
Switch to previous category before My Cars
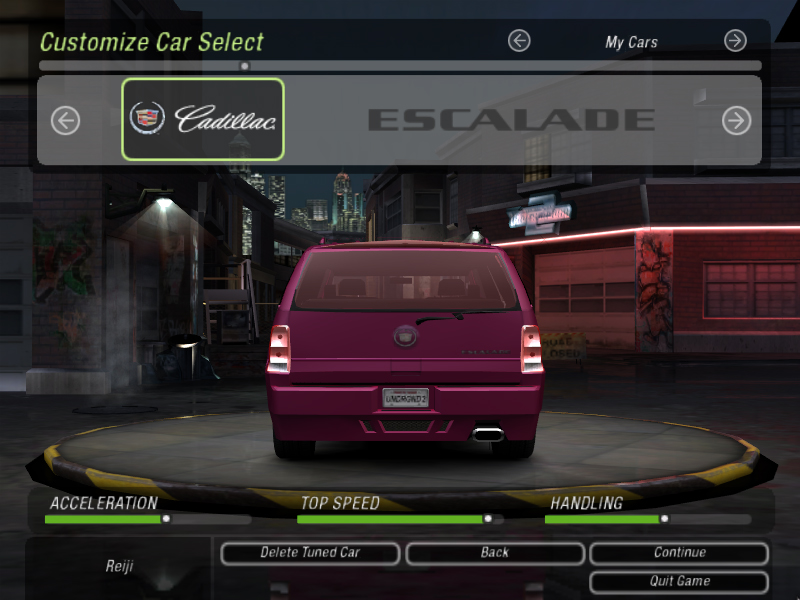point(518,41)
